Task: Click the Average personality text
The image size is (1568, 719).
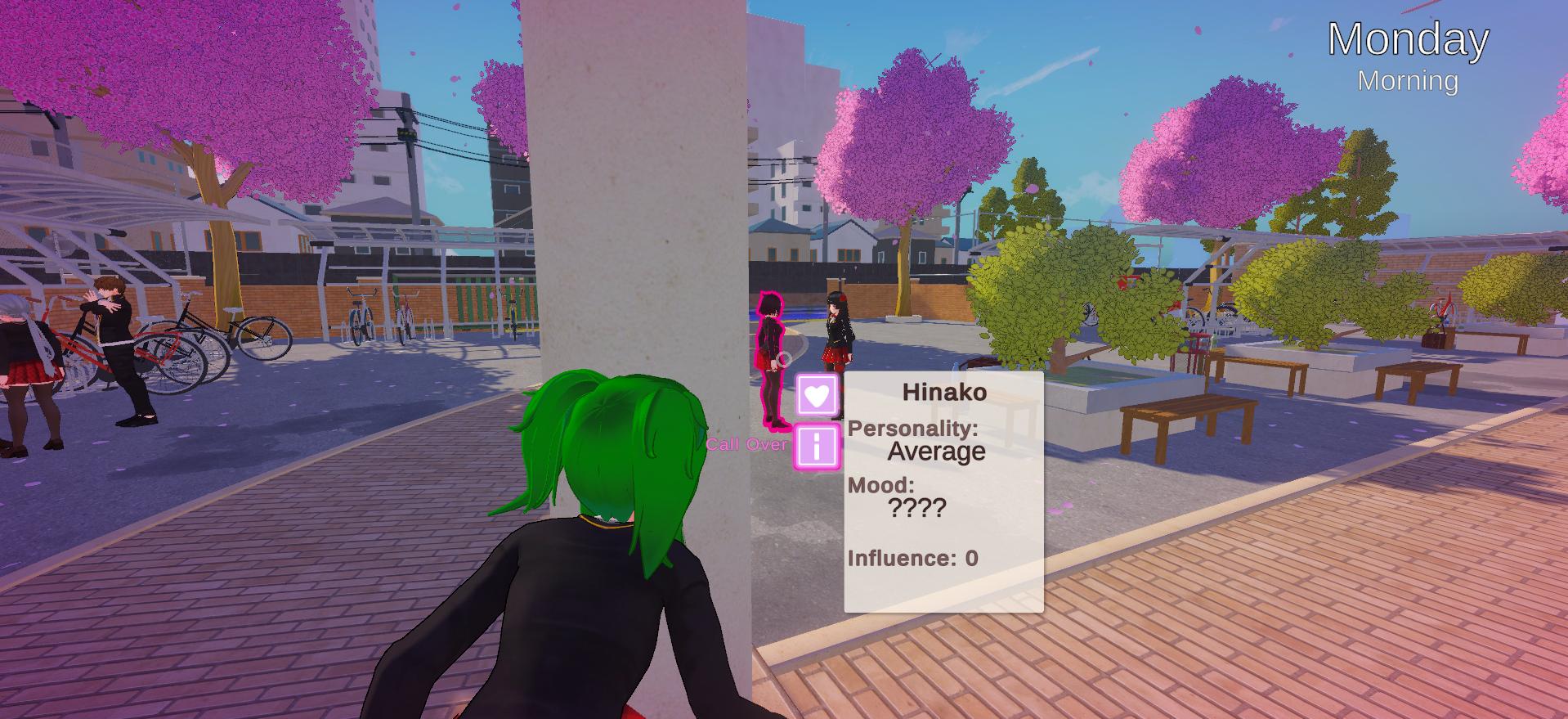Action: coord(937,451)
